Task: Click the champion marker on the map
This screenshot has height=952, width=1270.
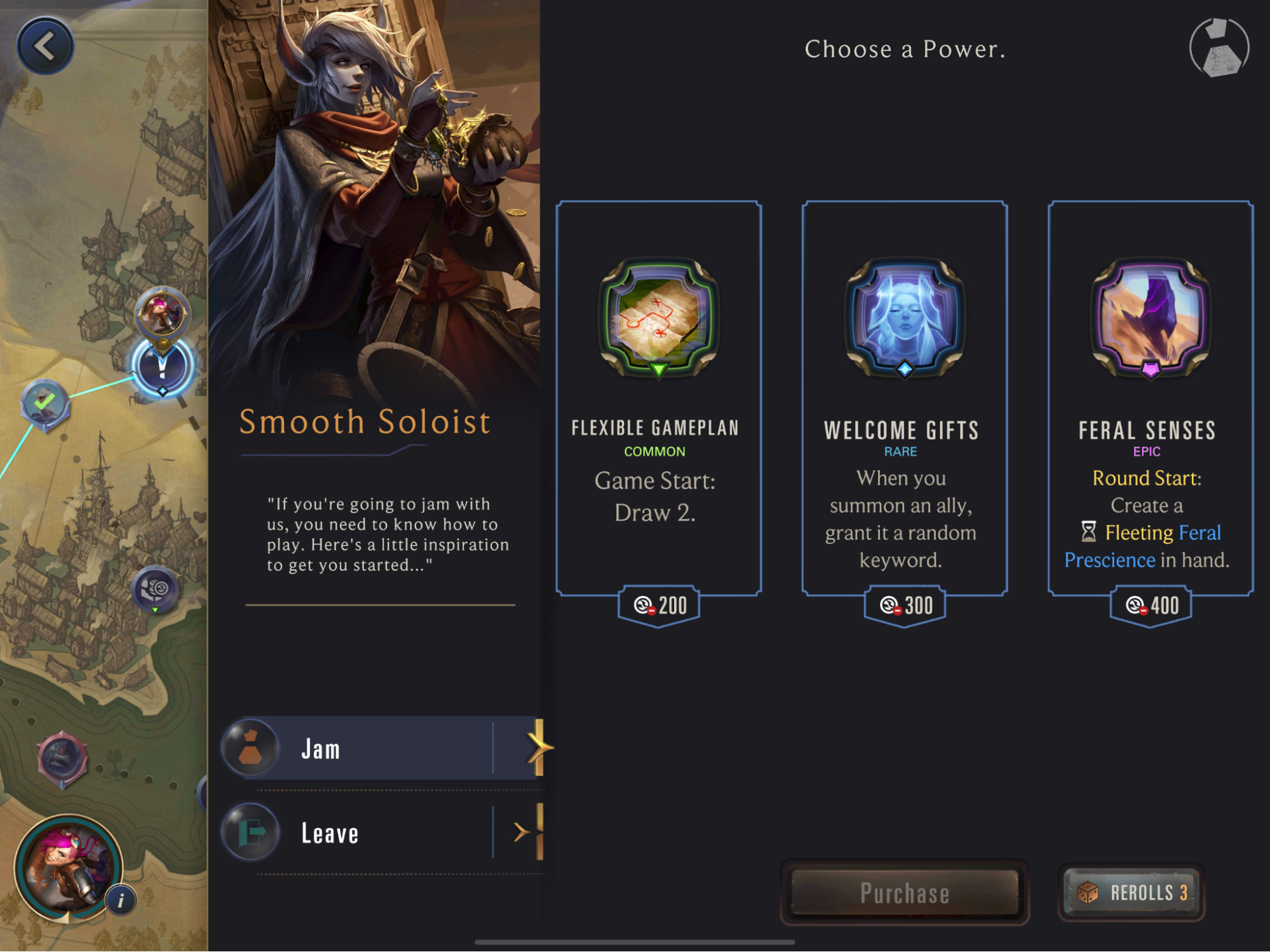Action: tap(163, 313)
